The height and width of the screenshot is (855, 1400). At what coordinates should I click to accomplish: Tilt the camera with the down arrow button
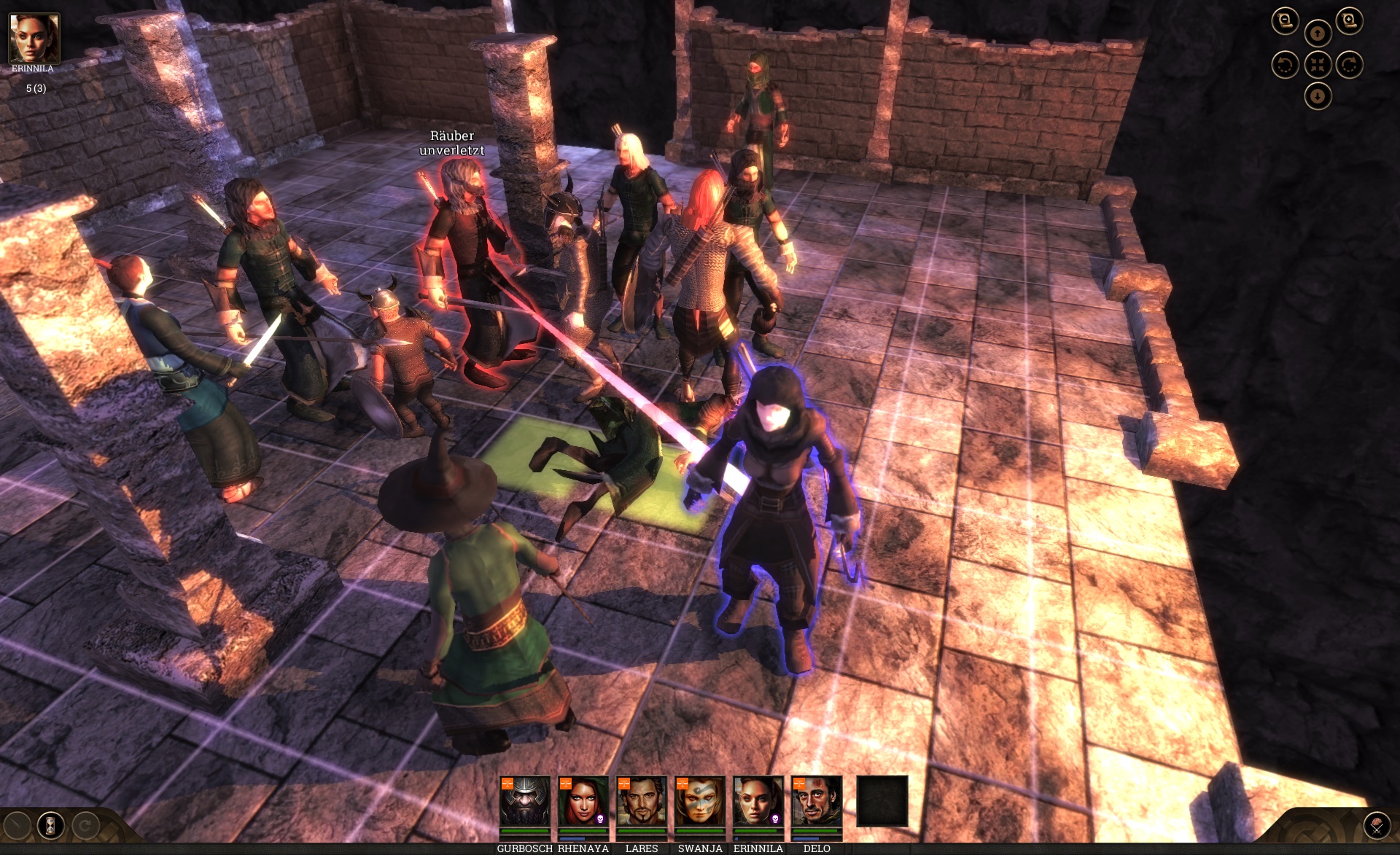coord(1317,96)
